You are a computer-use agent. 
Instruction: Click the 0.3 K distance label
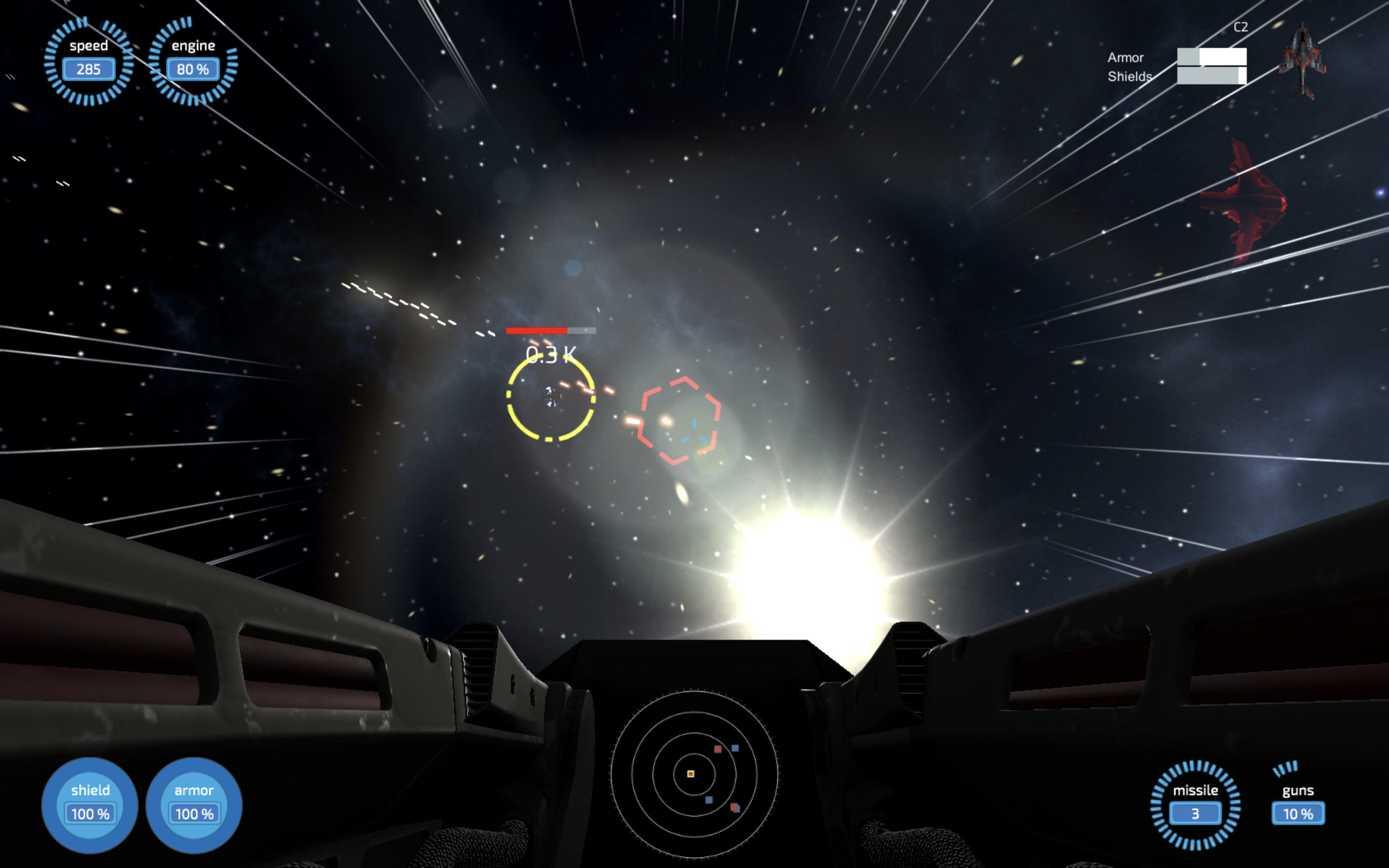click(551, 354)
